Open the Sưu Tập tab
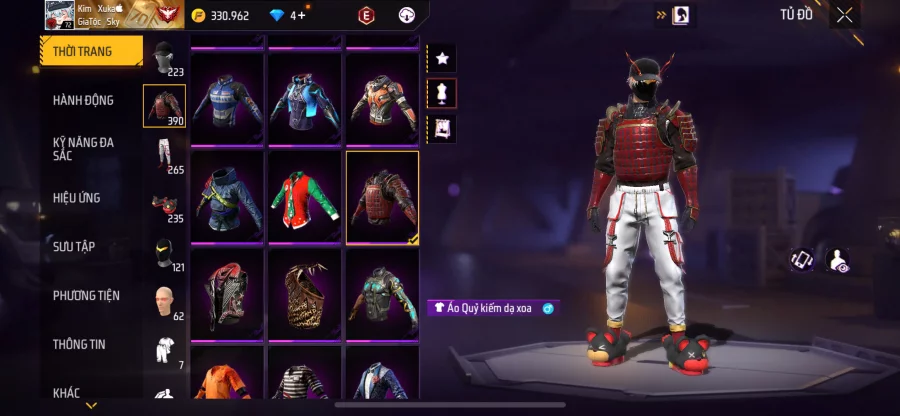Viewport: 900px width, 416px height. click(74, 246)
